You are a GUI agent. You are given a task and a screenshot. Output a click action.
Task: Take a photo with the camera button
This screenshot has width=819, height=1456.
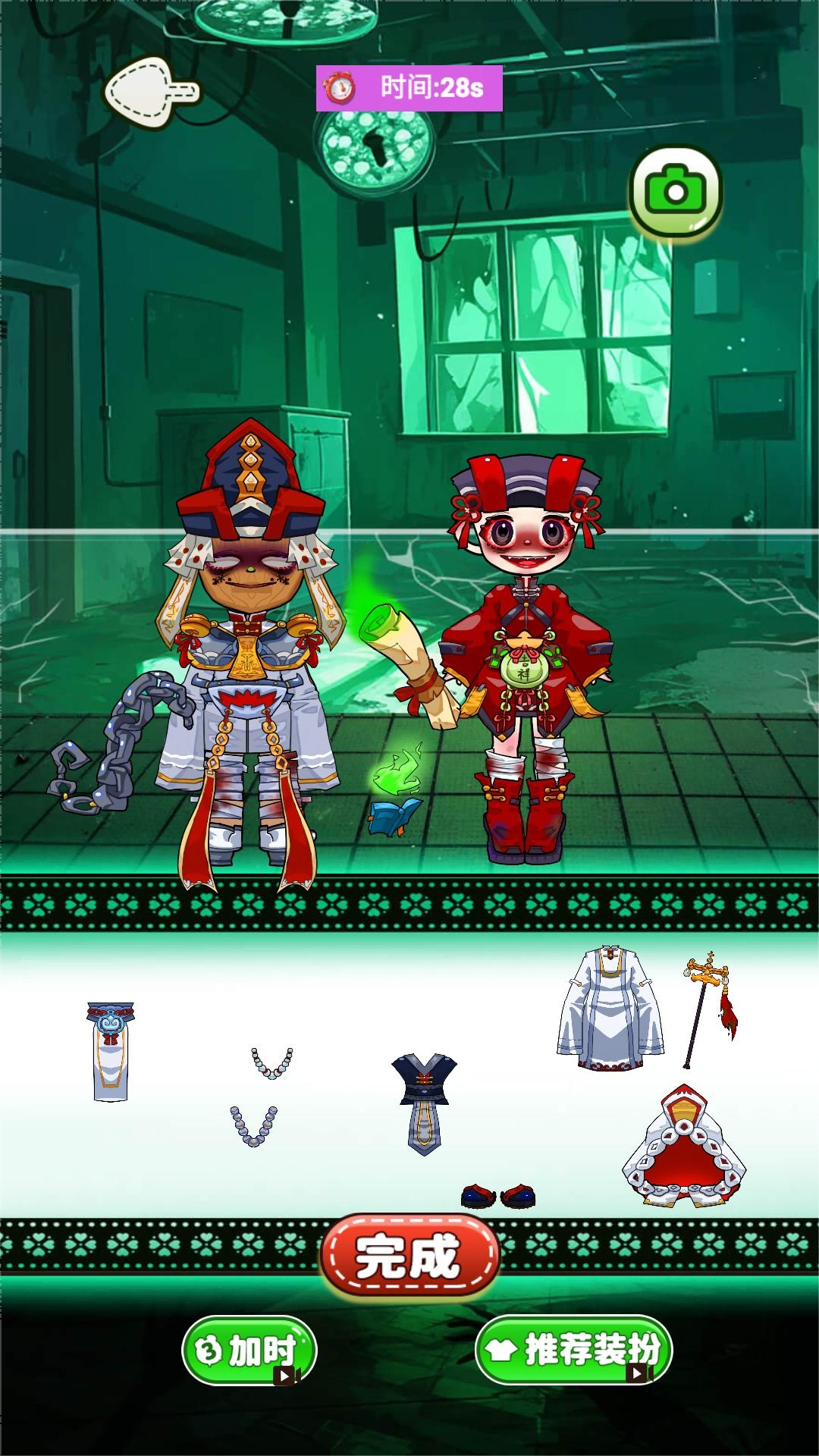pos(675,191)
